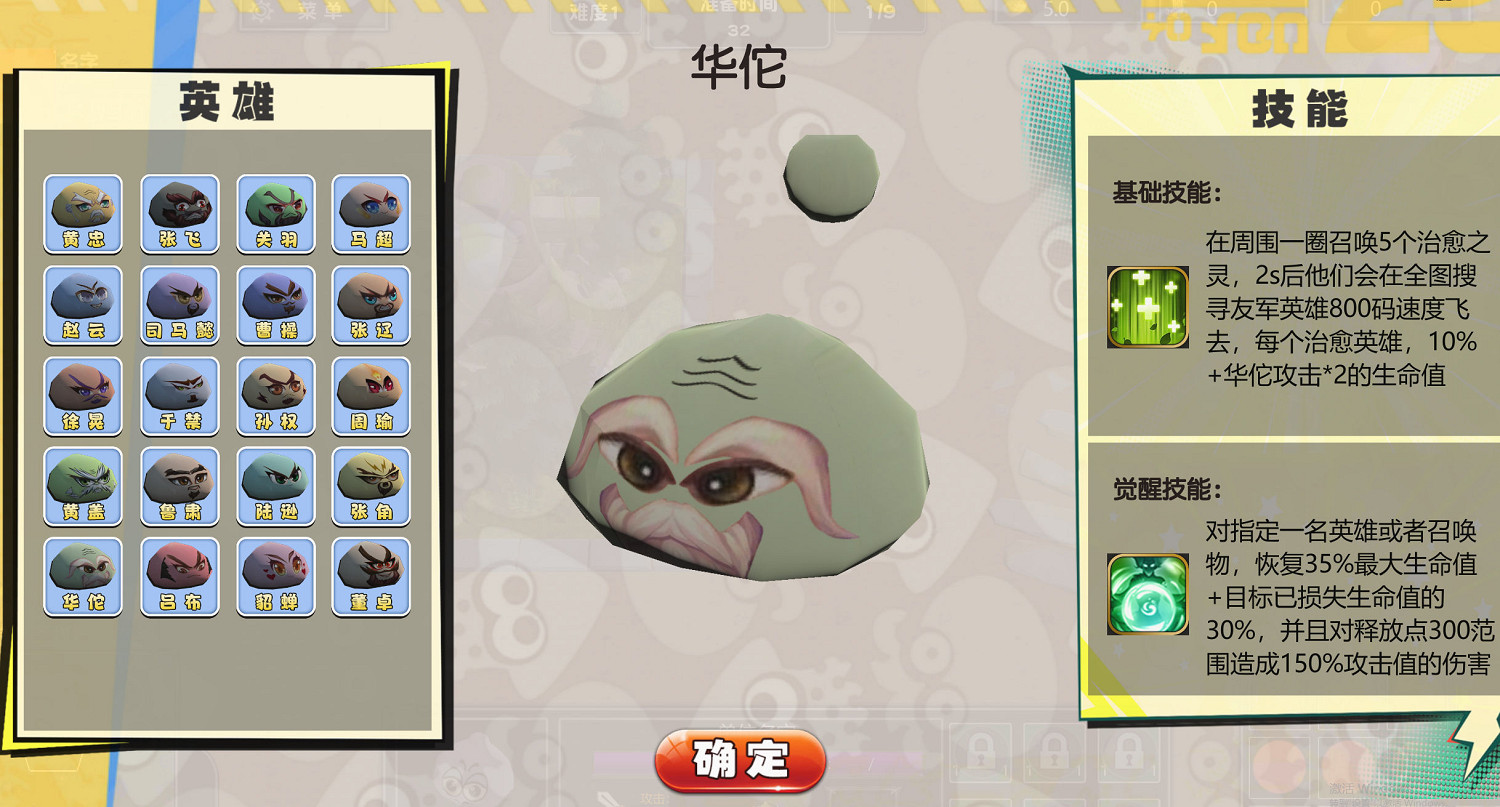
Task: Select hero 董卓 in the bottom row
Action: point(371,575)
